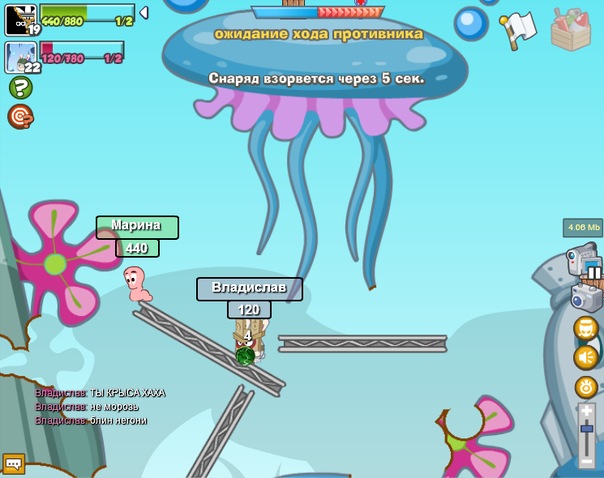Take a screenshot with the camera icon
Viewport: 604px width, 478px height.
coord(585,297)
